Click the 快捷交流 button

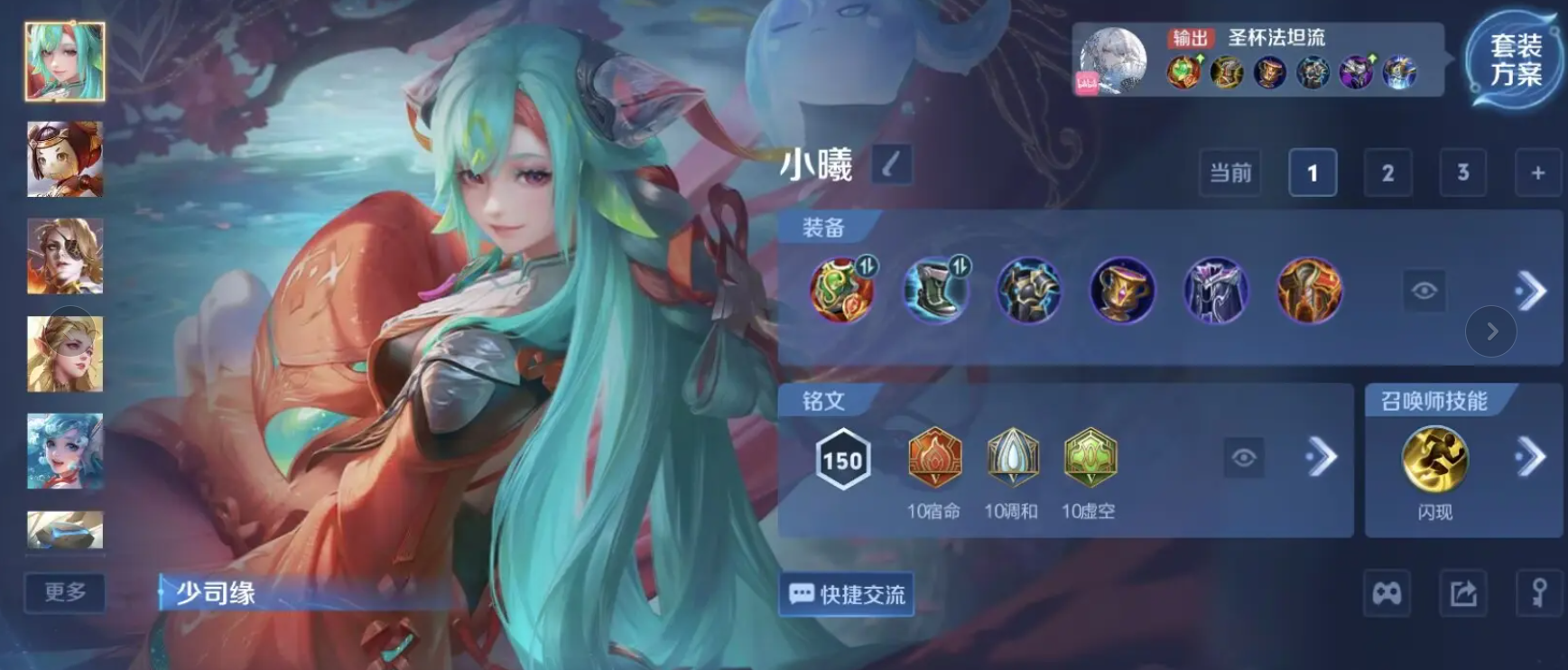[x=846, y=595]
